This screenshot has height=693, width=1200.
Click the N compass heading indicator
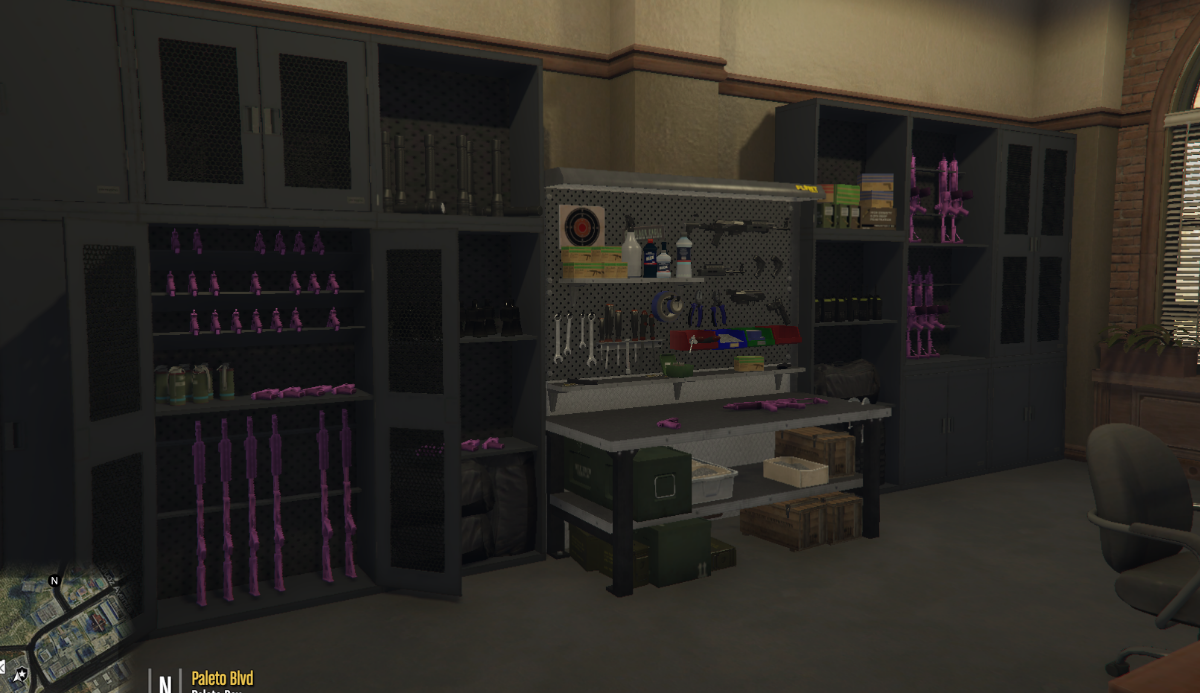point(165,682)
